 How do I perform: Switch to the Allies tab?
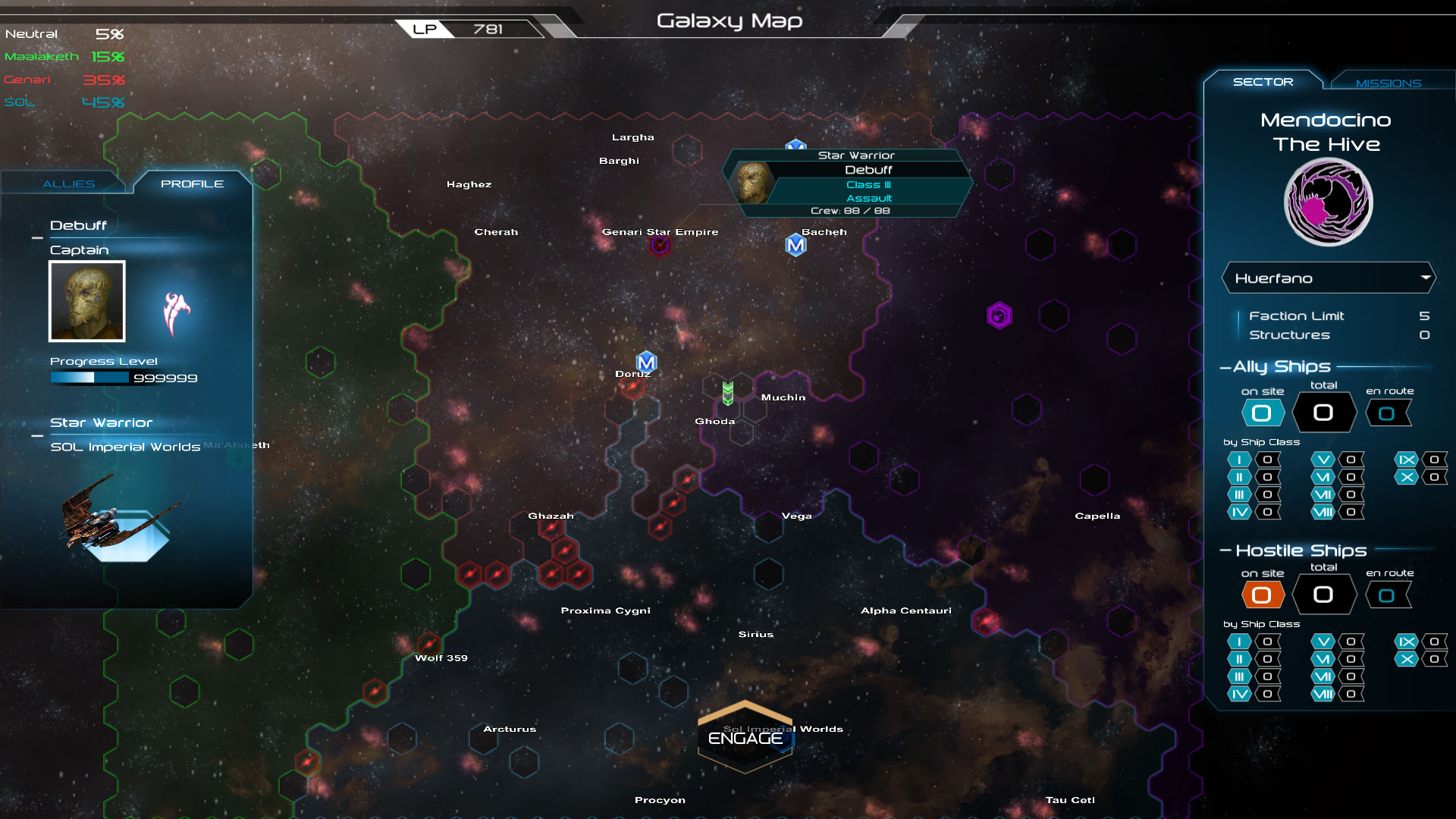pos(68,183)
